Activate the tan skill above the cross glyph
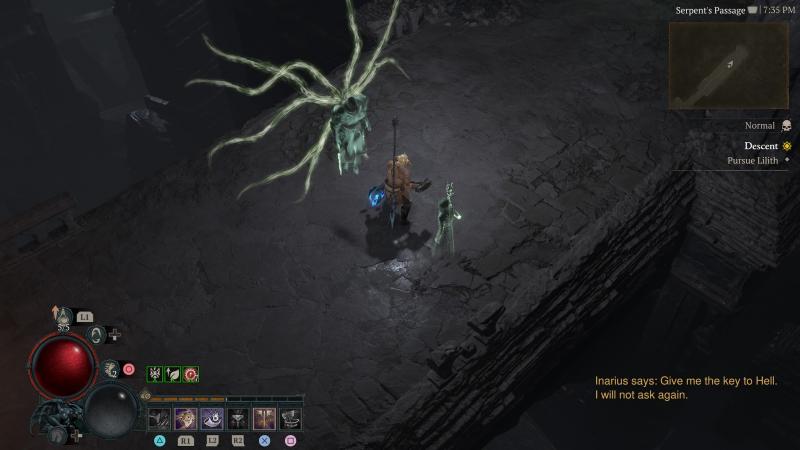This screenshot has width=800, height=450. click(264, 419)
